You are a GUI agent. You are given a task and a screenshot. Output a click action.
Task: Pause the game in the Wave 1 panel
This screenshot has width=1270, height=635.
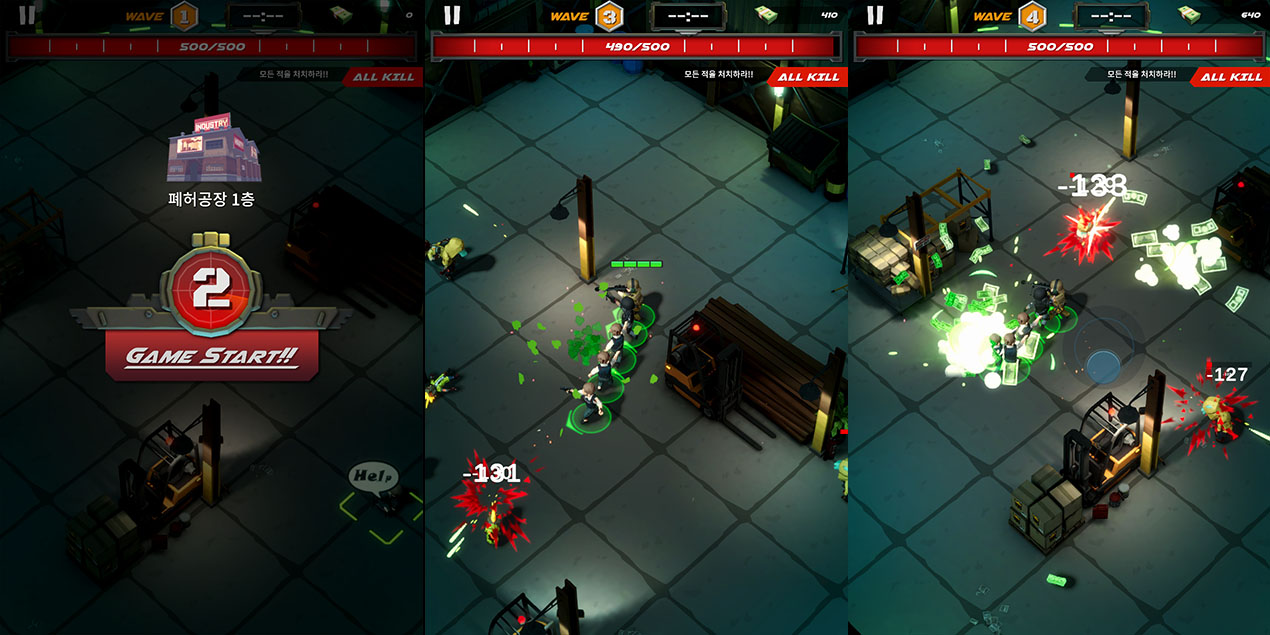(x=27, y=15)
